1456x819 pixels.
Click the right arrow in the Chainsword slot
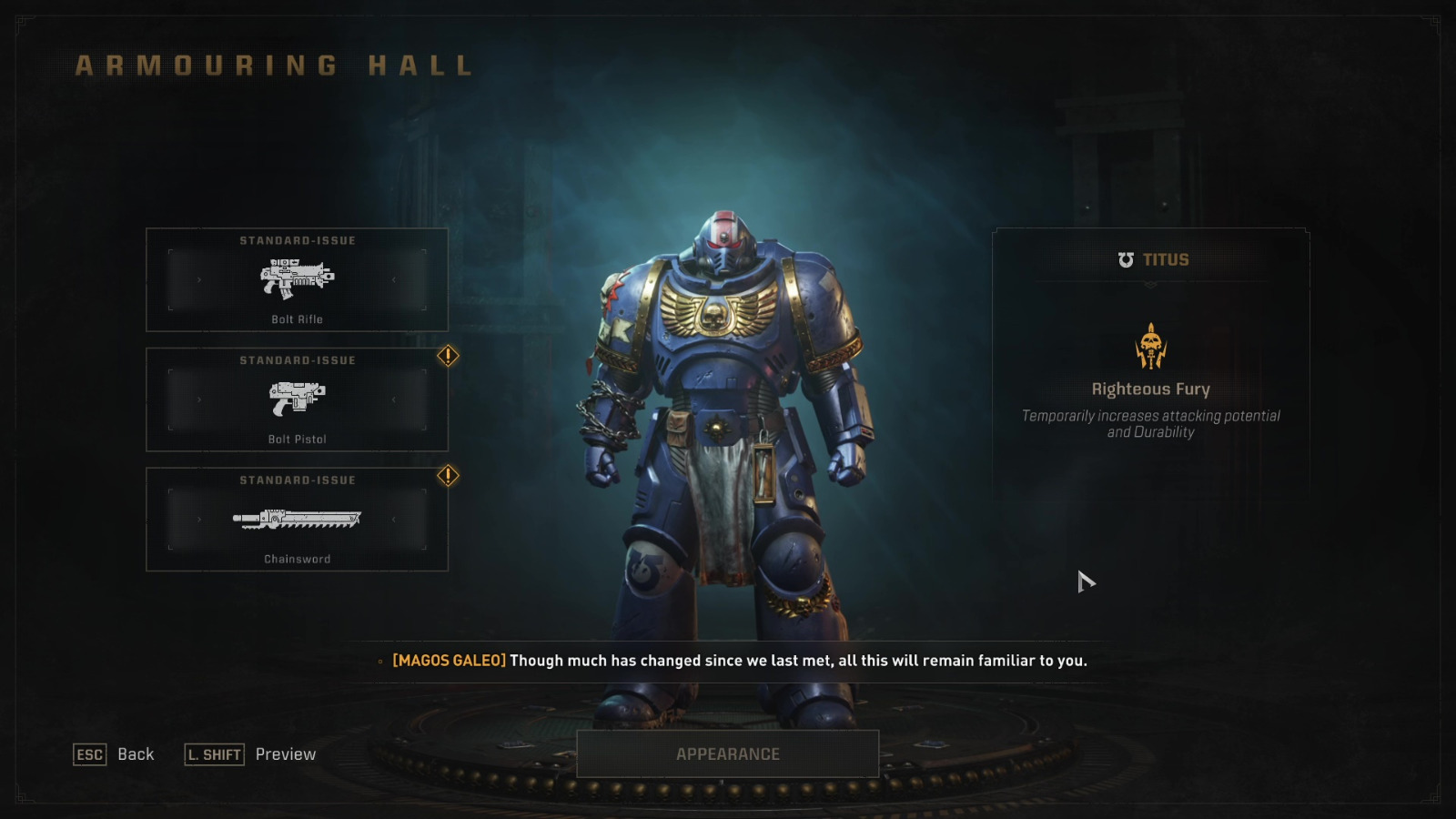pyautogui.click(x=395, y=521)
